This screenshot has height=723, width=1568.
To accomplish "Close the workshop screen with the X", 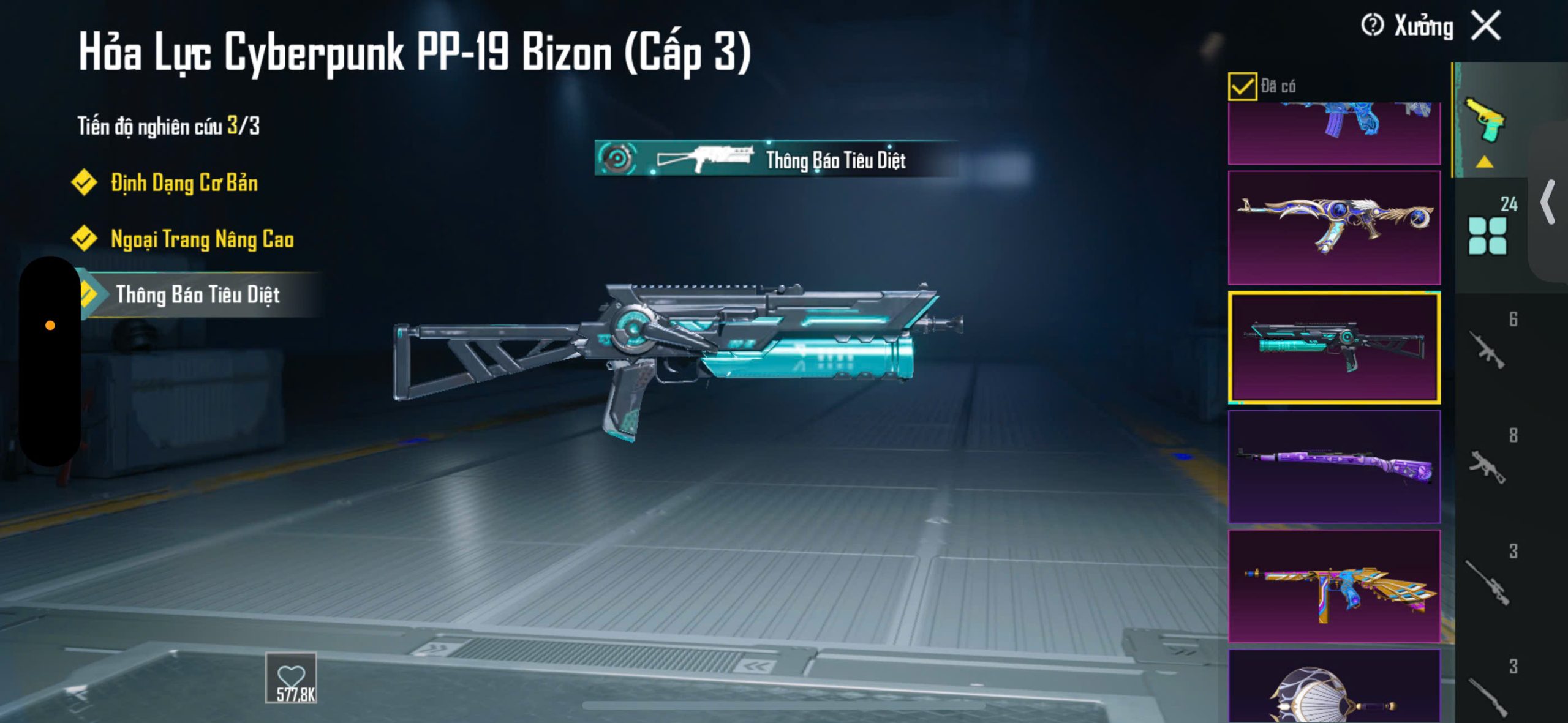I will (x=1487, y=26).
